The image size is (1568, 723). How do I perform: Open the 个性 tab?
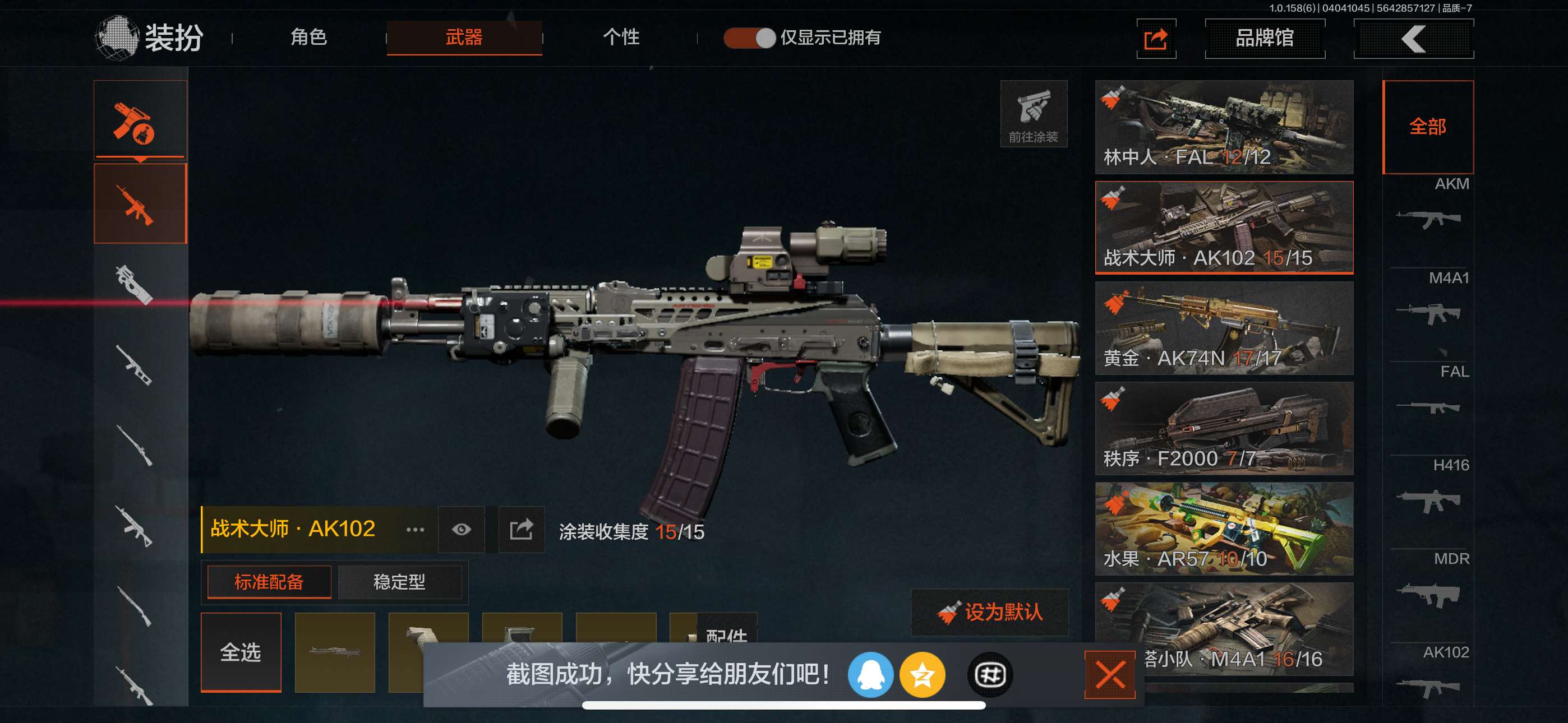point(621,38)
